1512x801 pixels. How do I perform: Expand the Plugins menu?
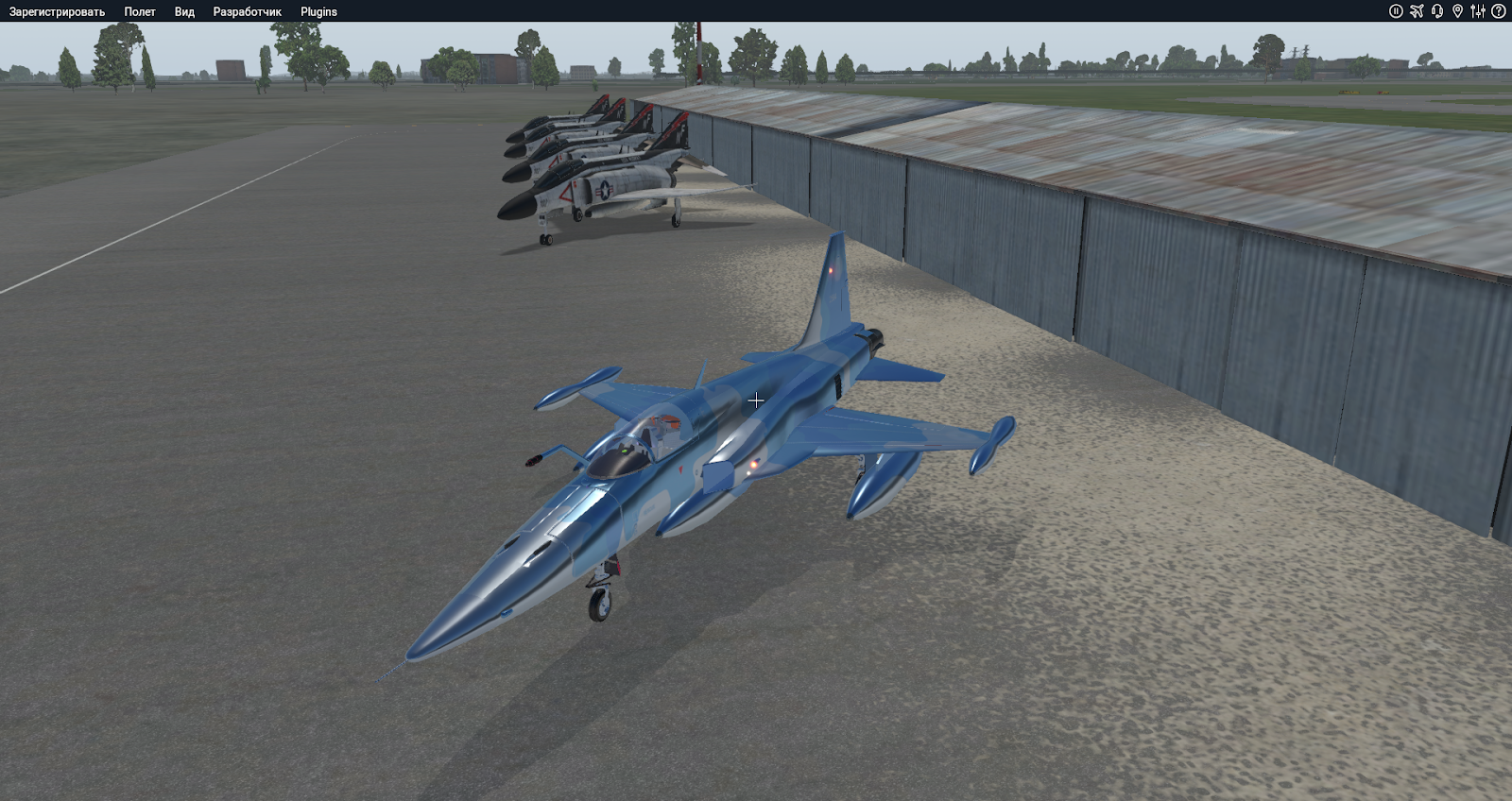[318, 11]
